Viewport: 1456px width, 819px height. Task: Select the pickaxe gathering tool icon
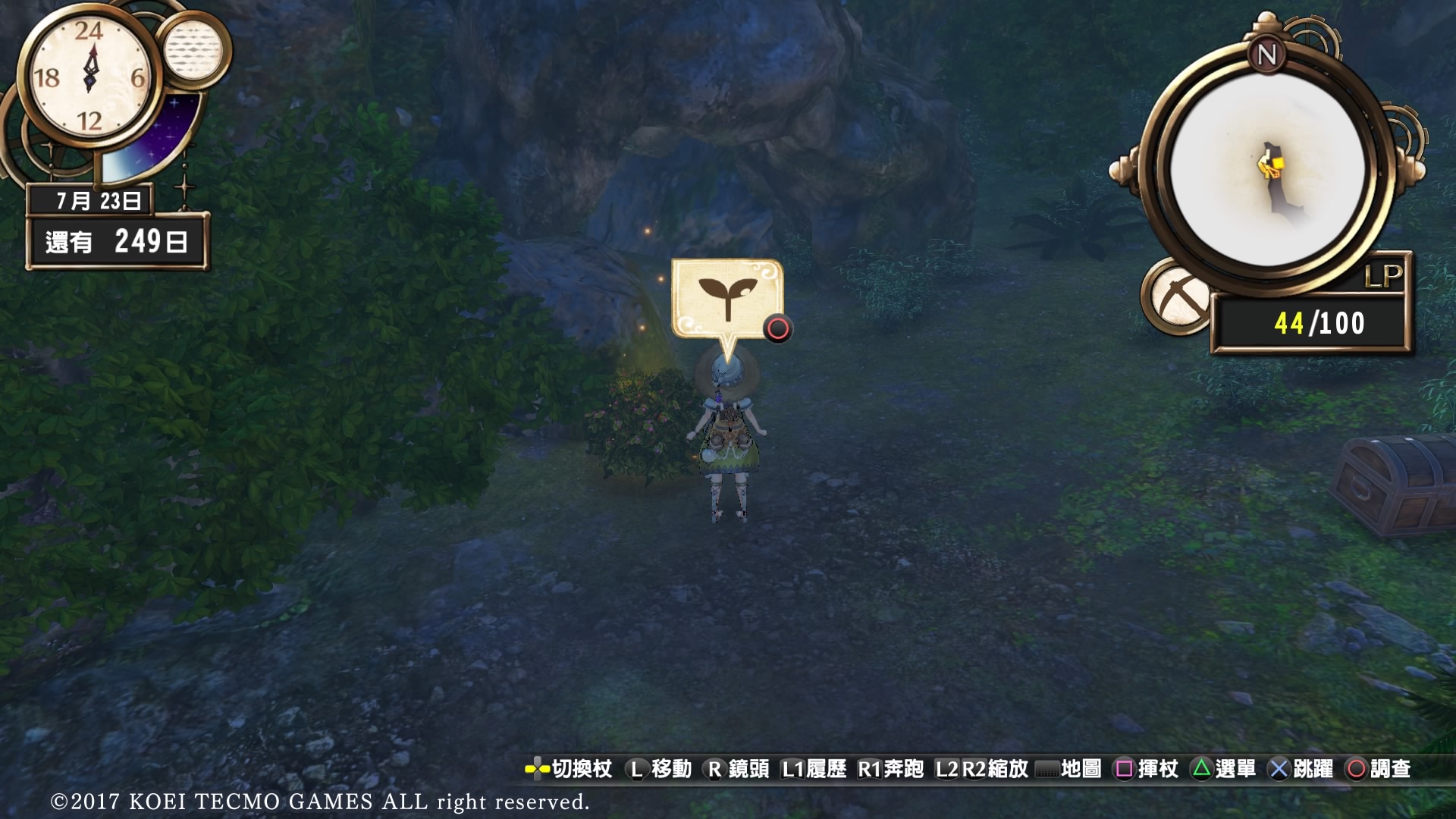coord(1178,298)
